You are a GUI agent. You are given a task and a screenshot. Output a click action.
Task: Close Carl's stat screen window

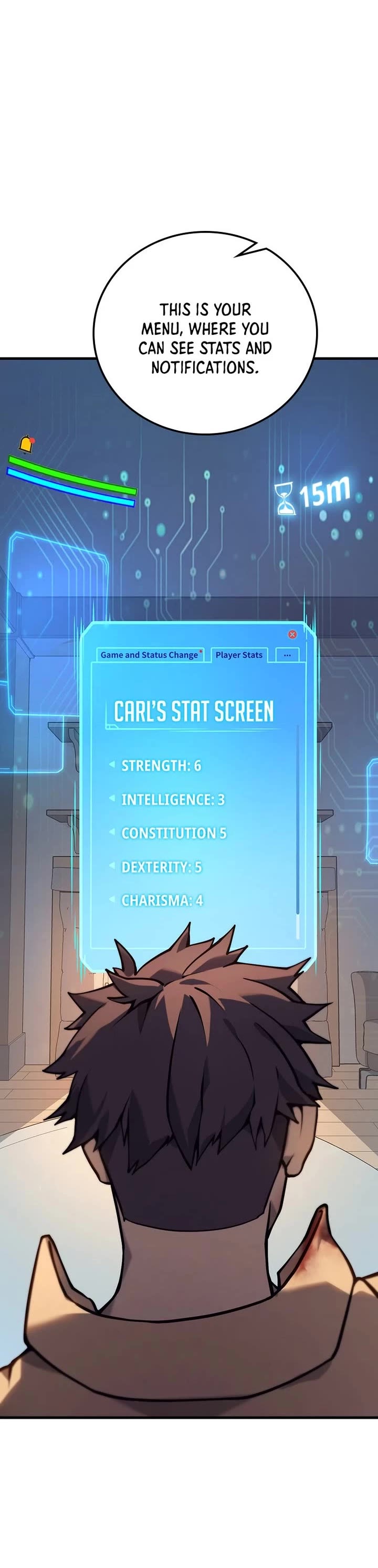point(292,634)
